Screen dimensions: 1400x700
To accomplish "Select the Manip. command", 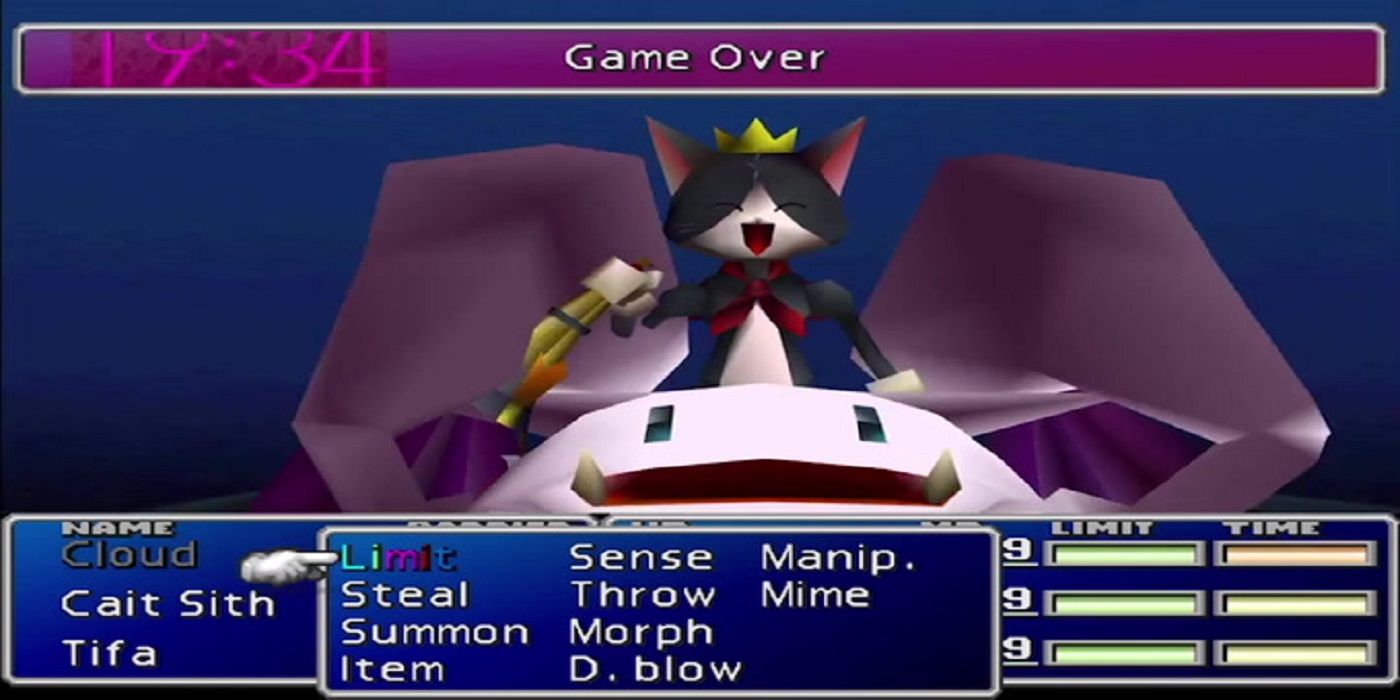I will pos(838,557).
